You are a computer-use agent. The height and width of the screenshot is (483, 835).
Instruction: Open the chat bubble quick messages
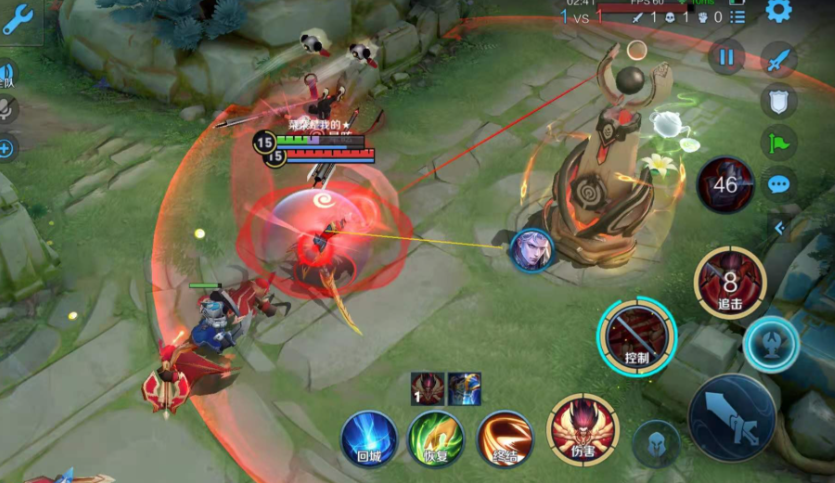(779, 183)
